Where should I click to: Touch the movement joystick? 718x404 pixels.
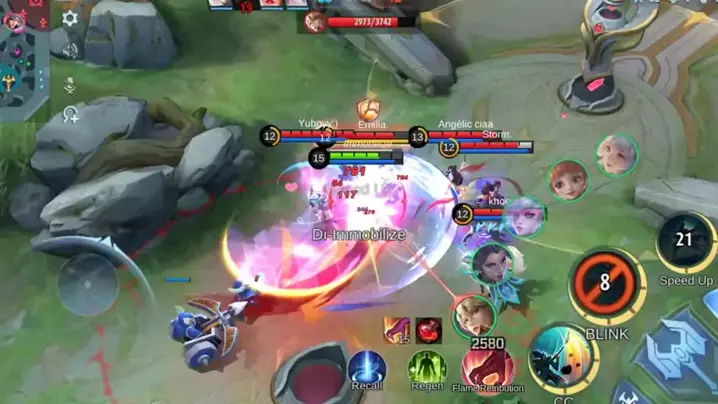pyautogui.click(x=88, y=283)
